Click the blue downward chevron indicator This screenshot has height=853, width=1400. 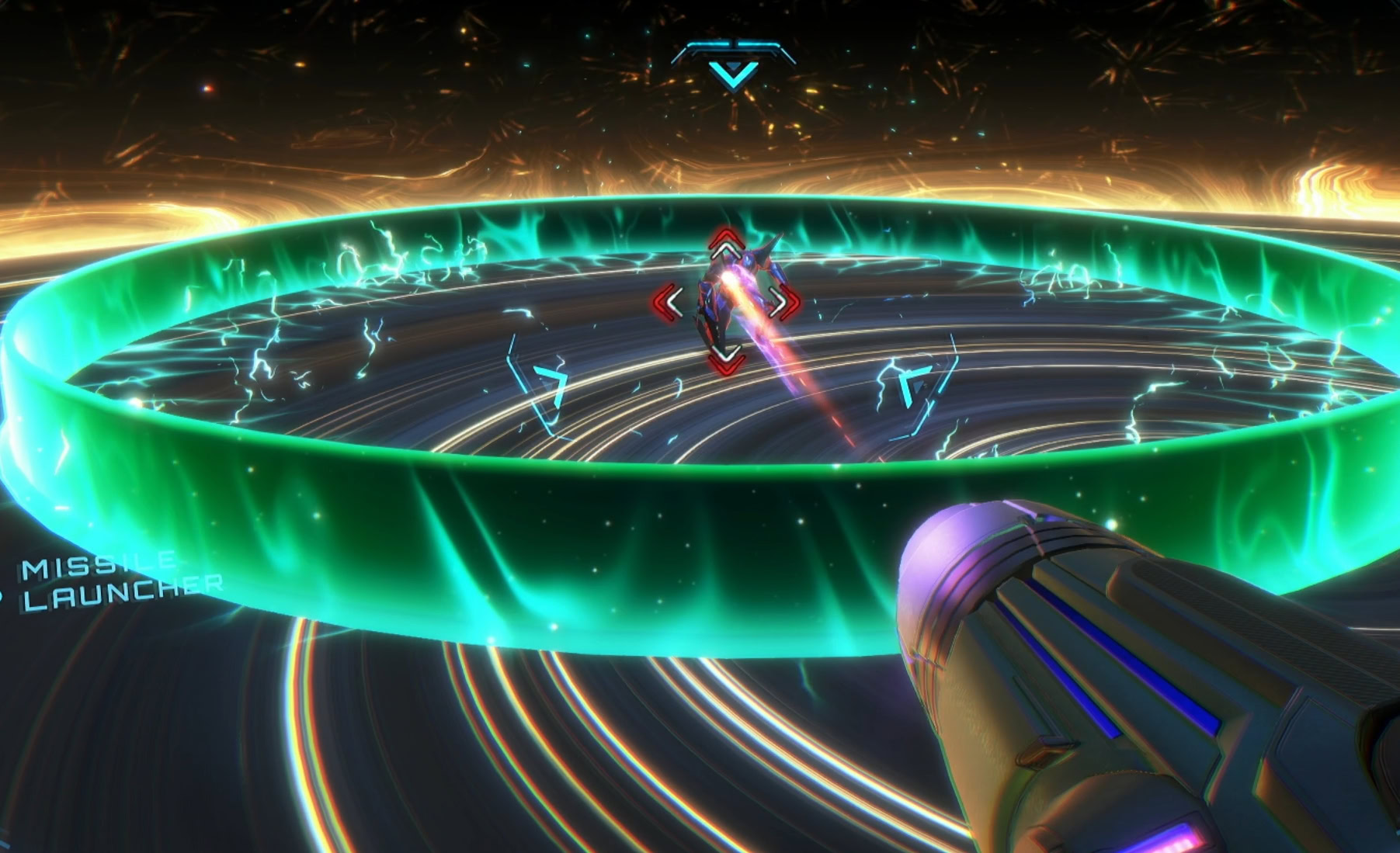pos(733,75)
